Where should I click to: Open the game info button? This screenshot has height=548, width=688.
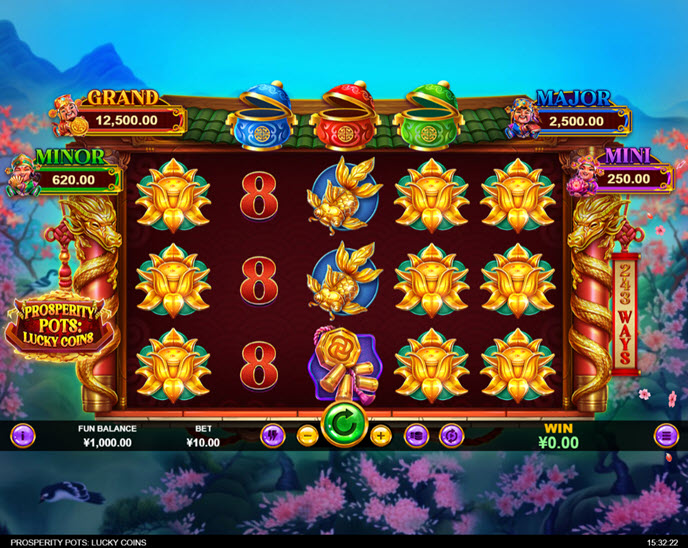click(22, 435)
